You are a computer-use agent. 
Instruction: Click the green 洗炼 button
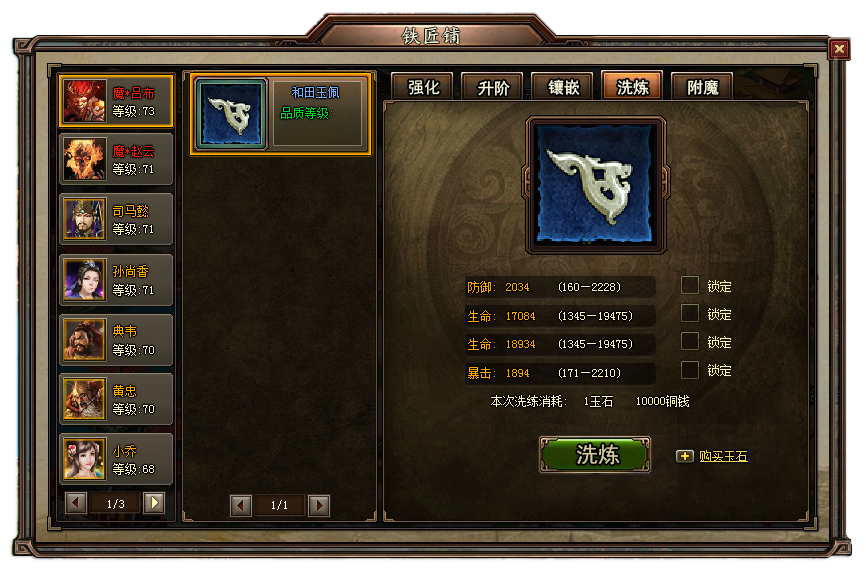pos(595,455)
